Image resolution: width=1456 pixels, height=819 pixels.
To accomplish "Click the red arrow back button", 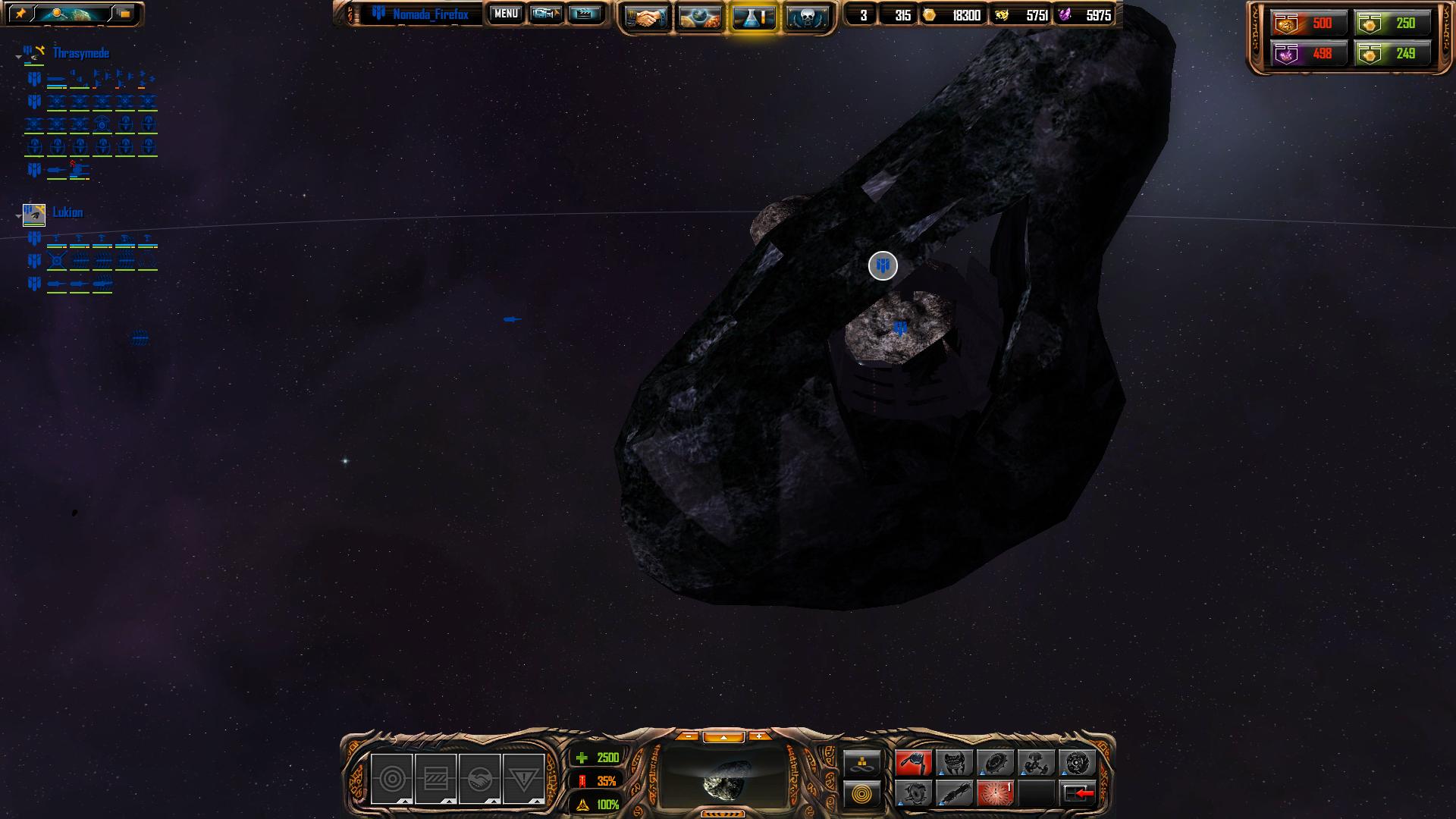I will pos(1078,794).
